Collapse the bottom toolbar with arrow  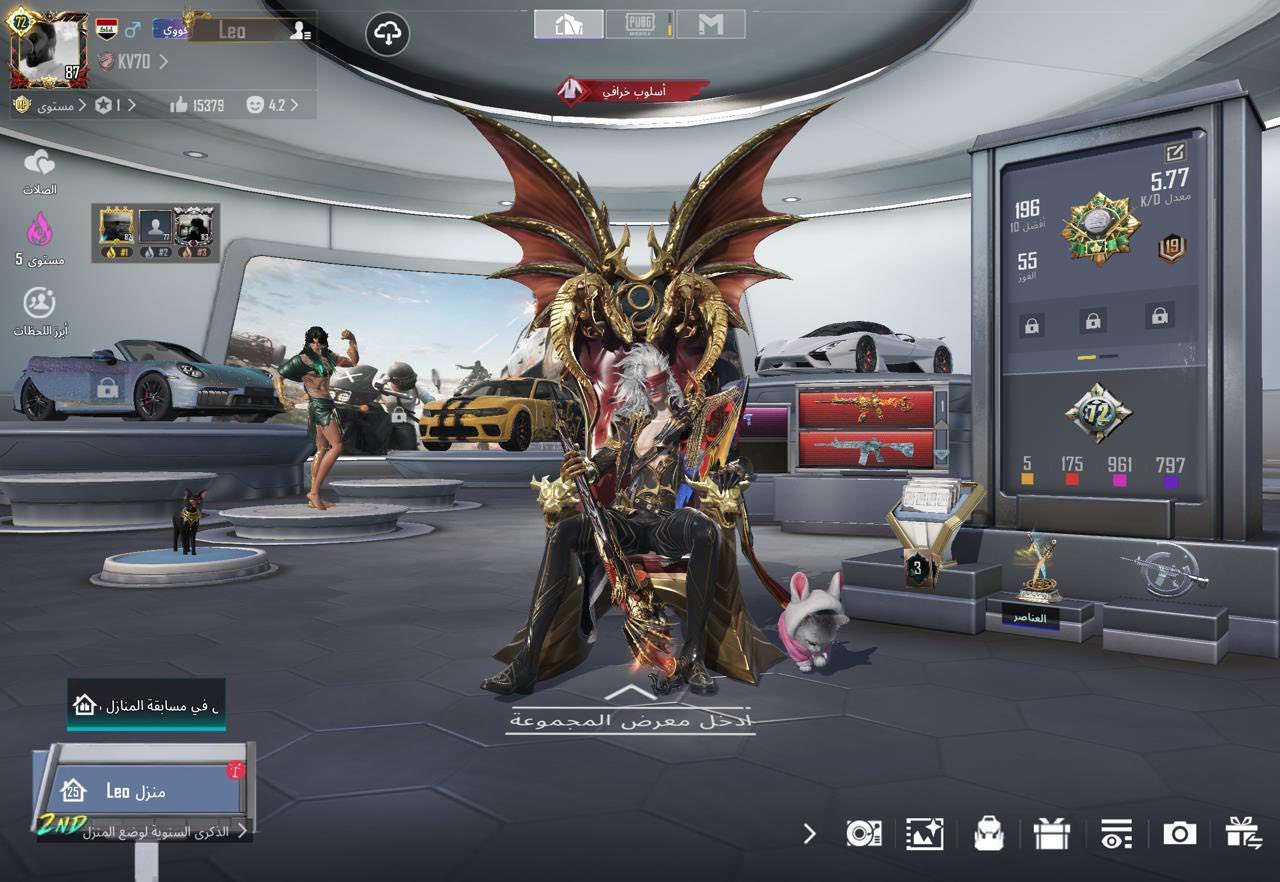tap(809, 833)
